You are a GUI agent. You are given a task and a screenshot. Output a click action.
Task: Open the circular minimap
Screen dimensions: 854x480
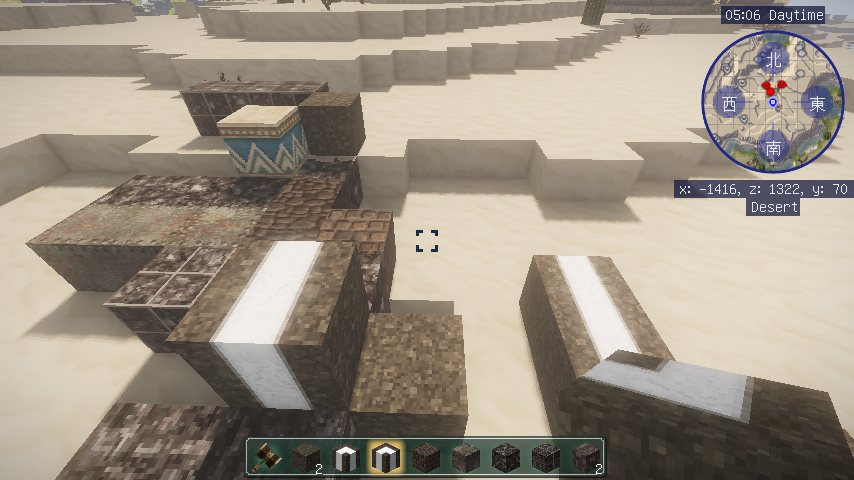[772, 102]
